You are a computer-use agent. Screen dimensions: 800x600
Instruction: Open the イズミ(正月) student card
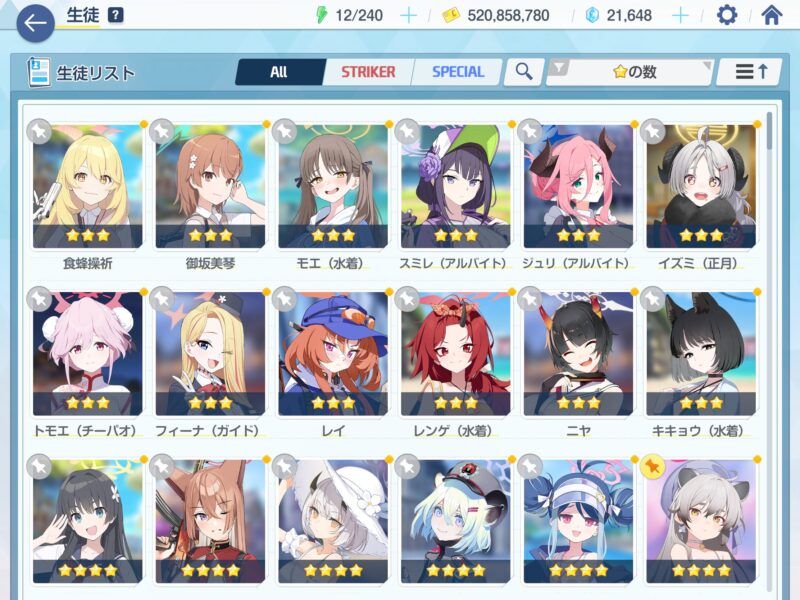coord(701,187)
